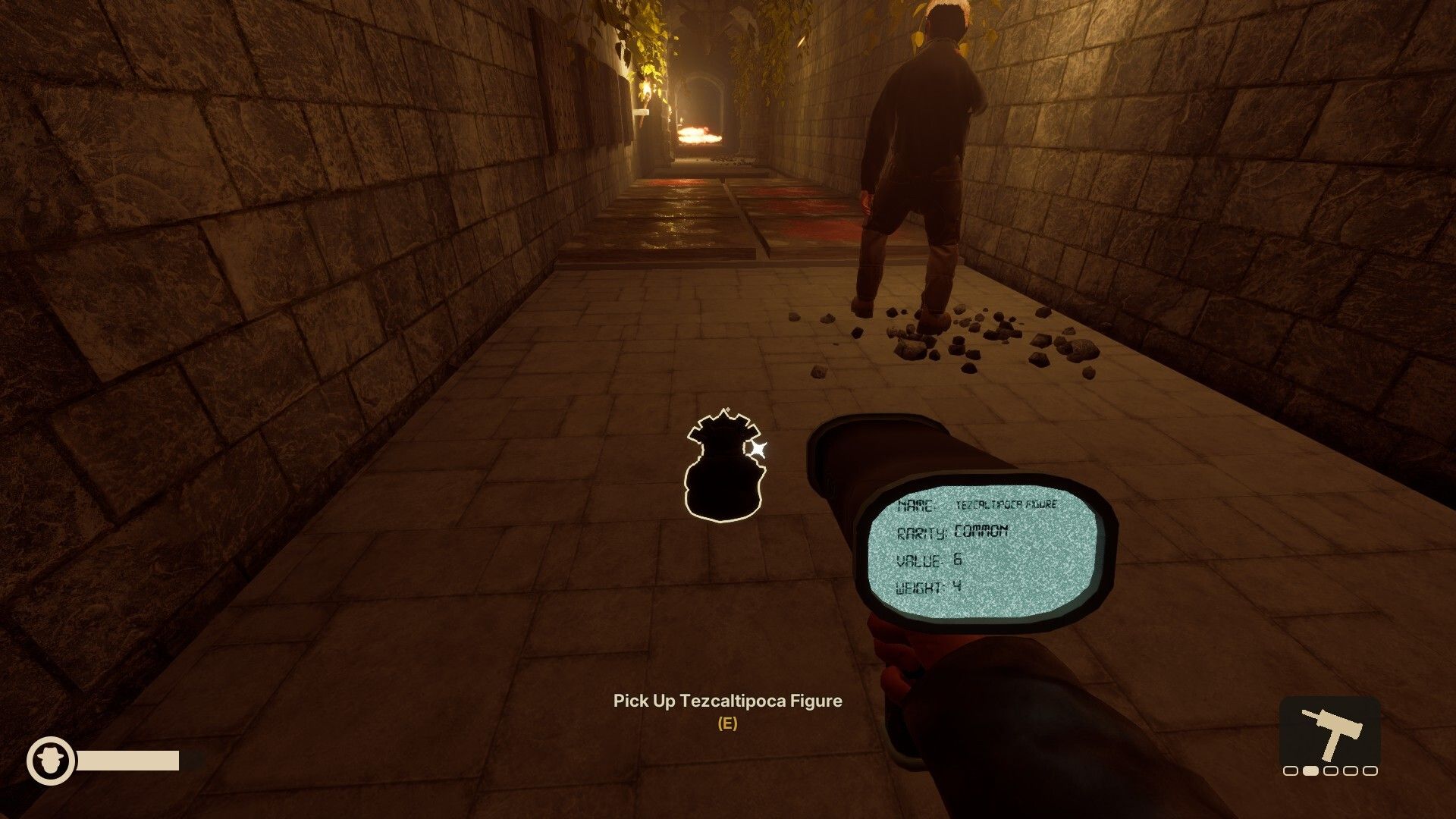Choose the highlighted hotbar slot indicator
Viewport: 1456px width, 819px height.
pos(1310,771)
